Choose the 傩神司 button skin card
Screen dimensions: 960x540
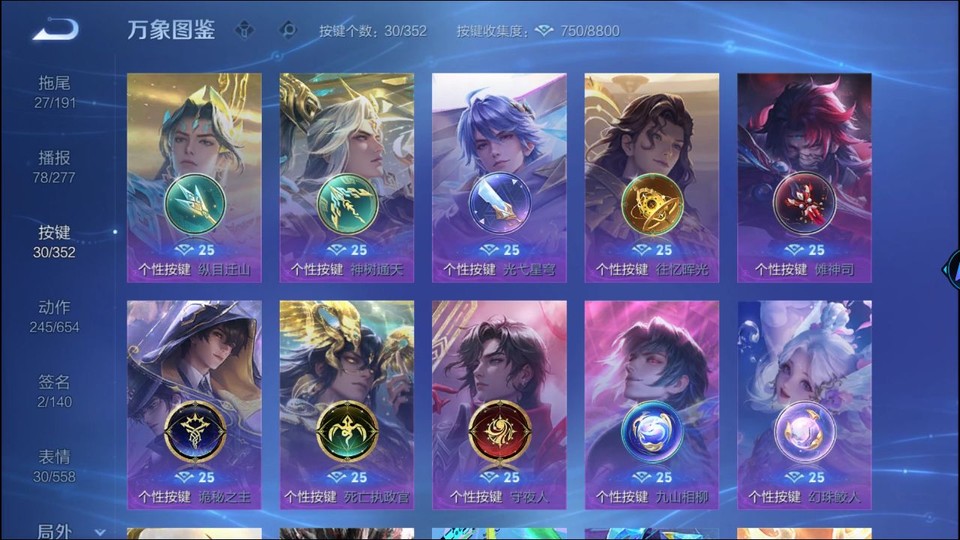click(x=804, y=177)
